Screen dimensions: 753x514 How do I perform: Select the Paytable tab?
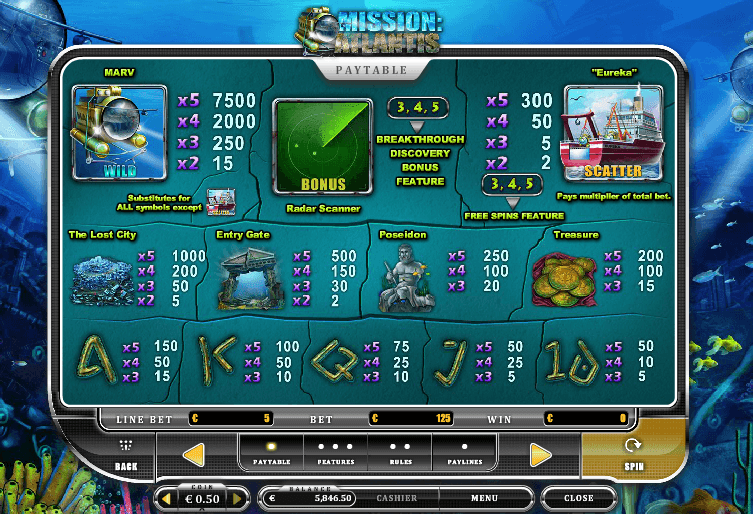tap(271, 453)
